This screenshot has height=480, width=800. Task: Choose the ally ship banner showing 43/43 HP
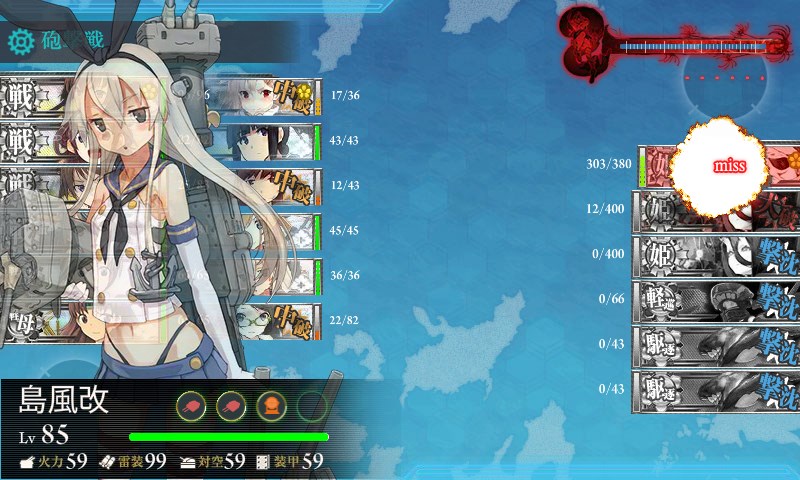click(x=272, y=142)
